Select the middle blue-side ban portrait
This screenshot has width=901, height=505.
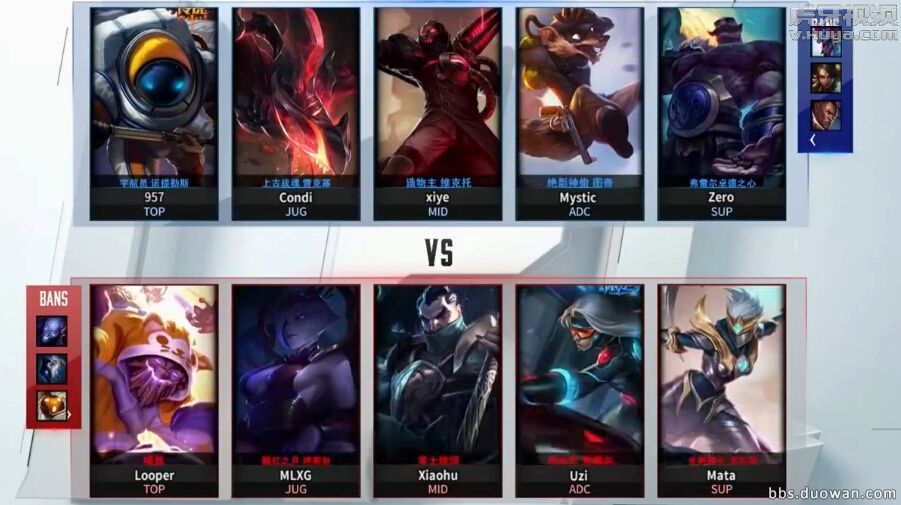click(826, 78)
